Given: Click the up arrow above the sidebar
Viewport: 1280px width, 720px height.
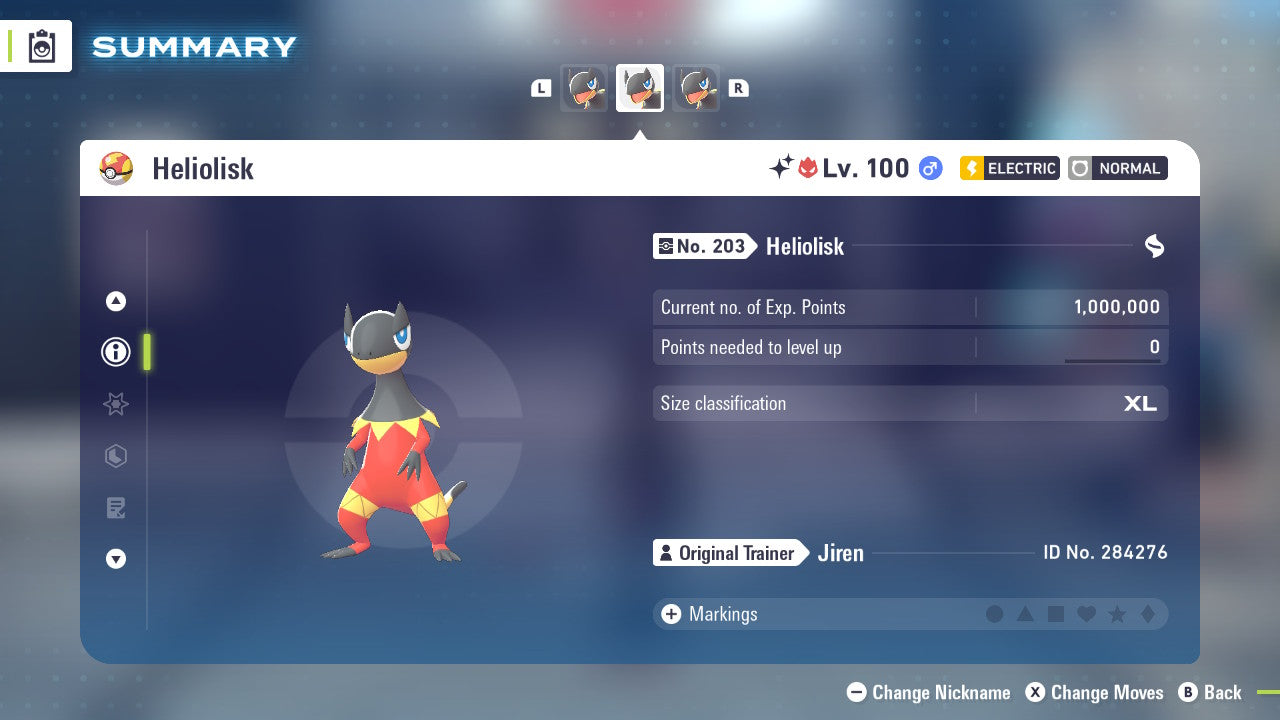Looking at the screenshot, I should coord(115,301).
